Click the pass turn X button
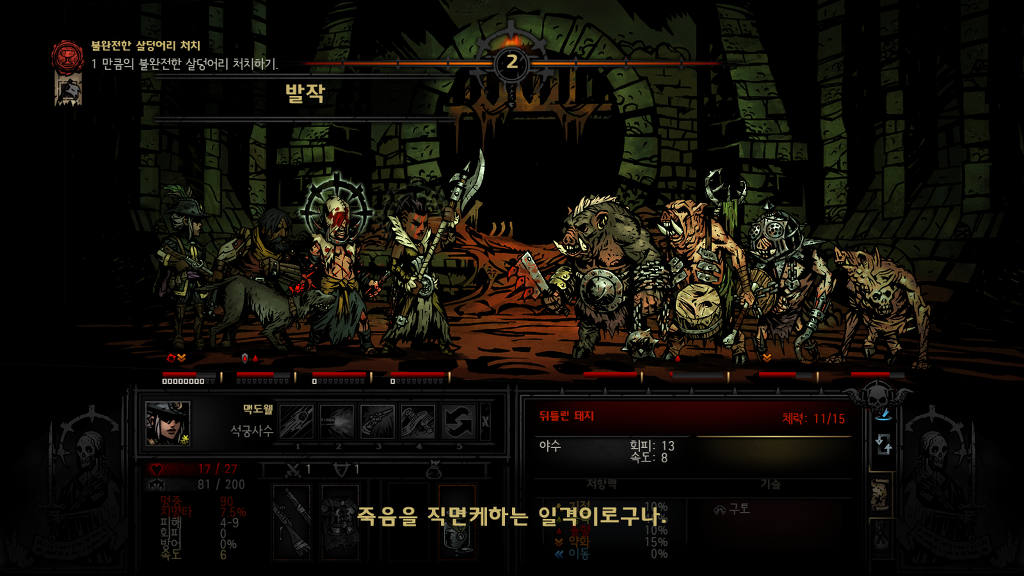The width and height of the screenshot is (1024, 576). pyautogui.click(x=486, y=421)
